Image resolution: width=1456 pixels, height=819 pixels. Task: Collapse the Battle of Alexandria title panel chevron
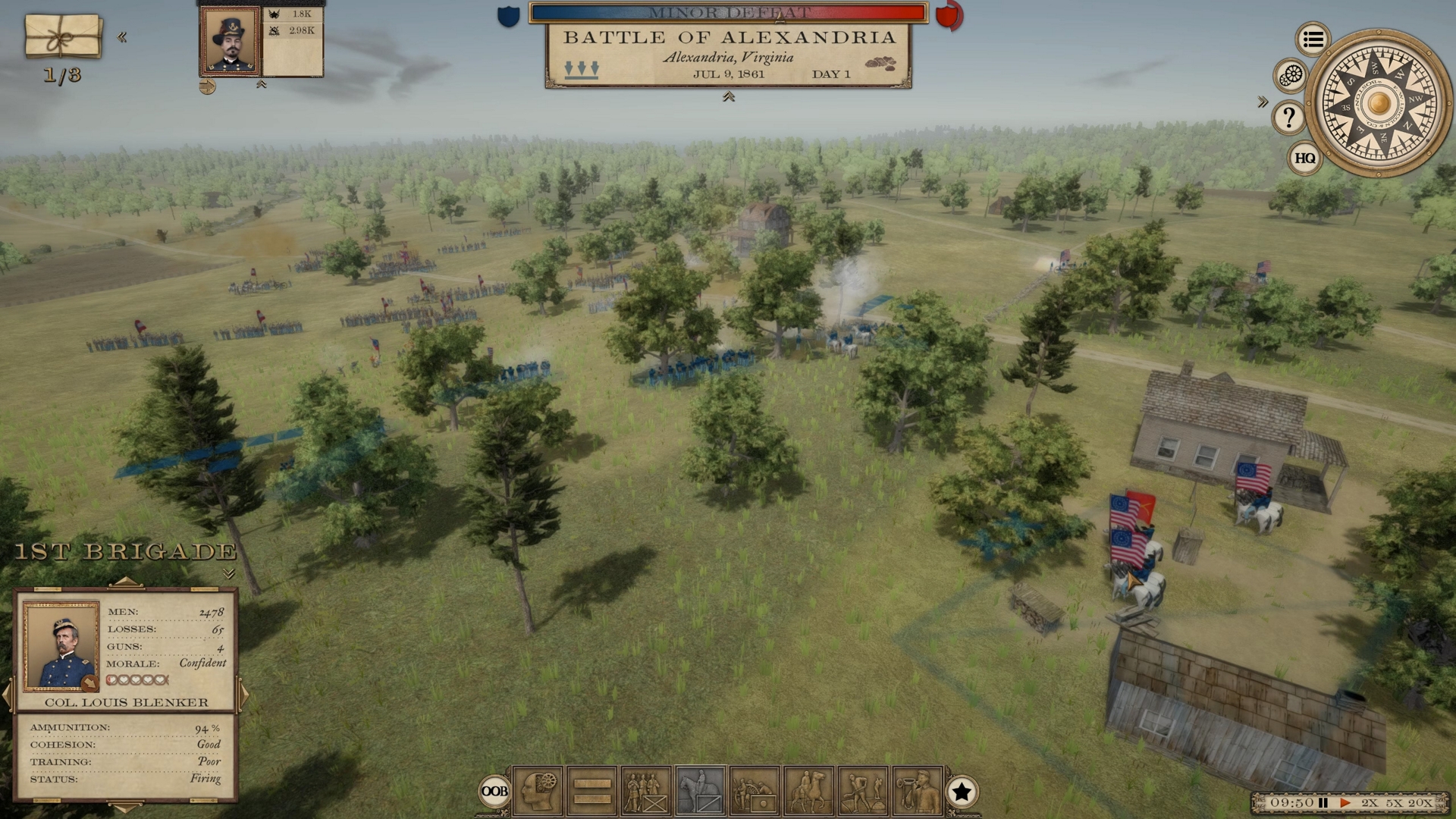[729, 96]
